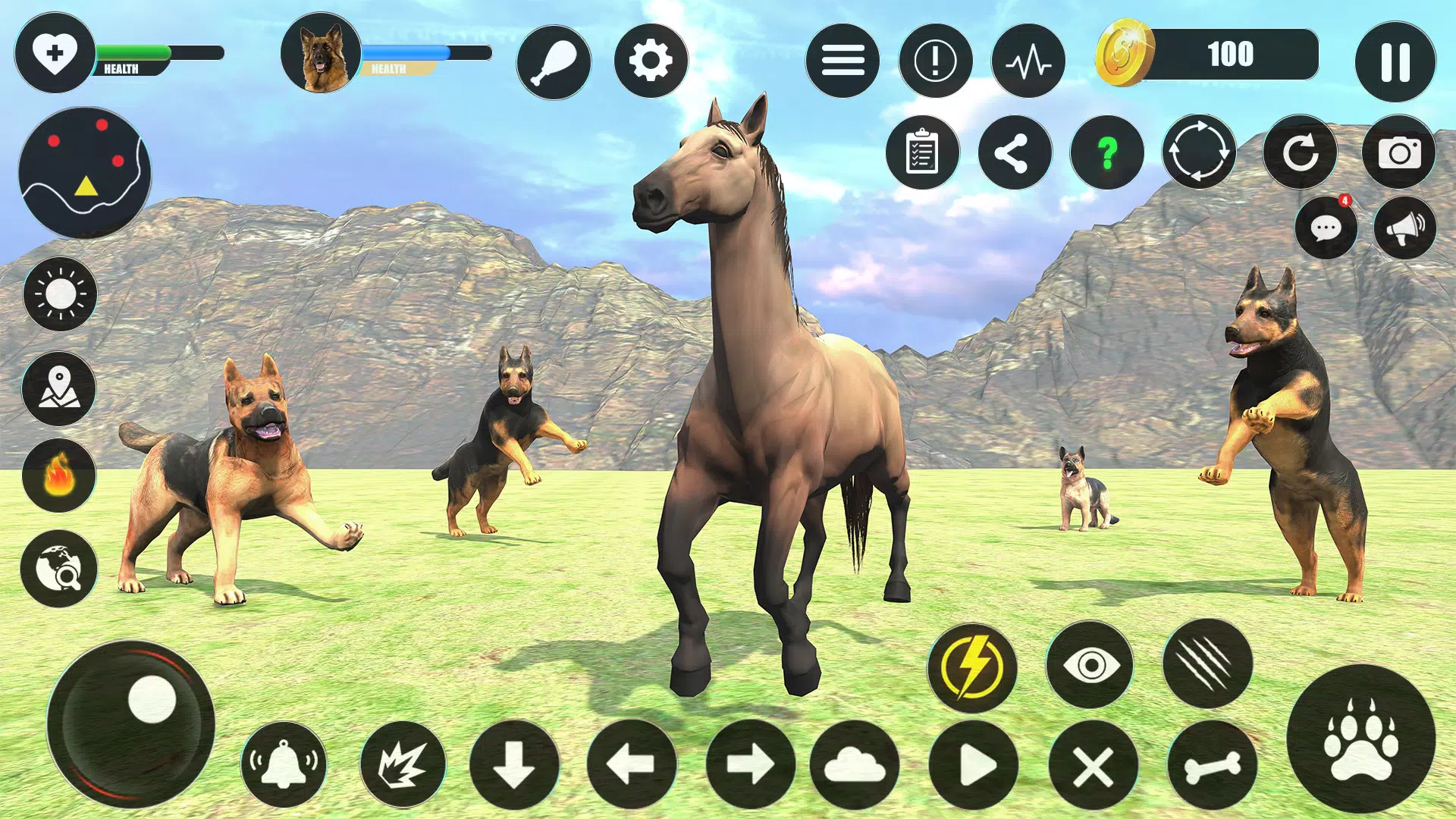Click the megaphone announcement icon
Viewport: 1456px width, 819px height.
pos(1404,228)
